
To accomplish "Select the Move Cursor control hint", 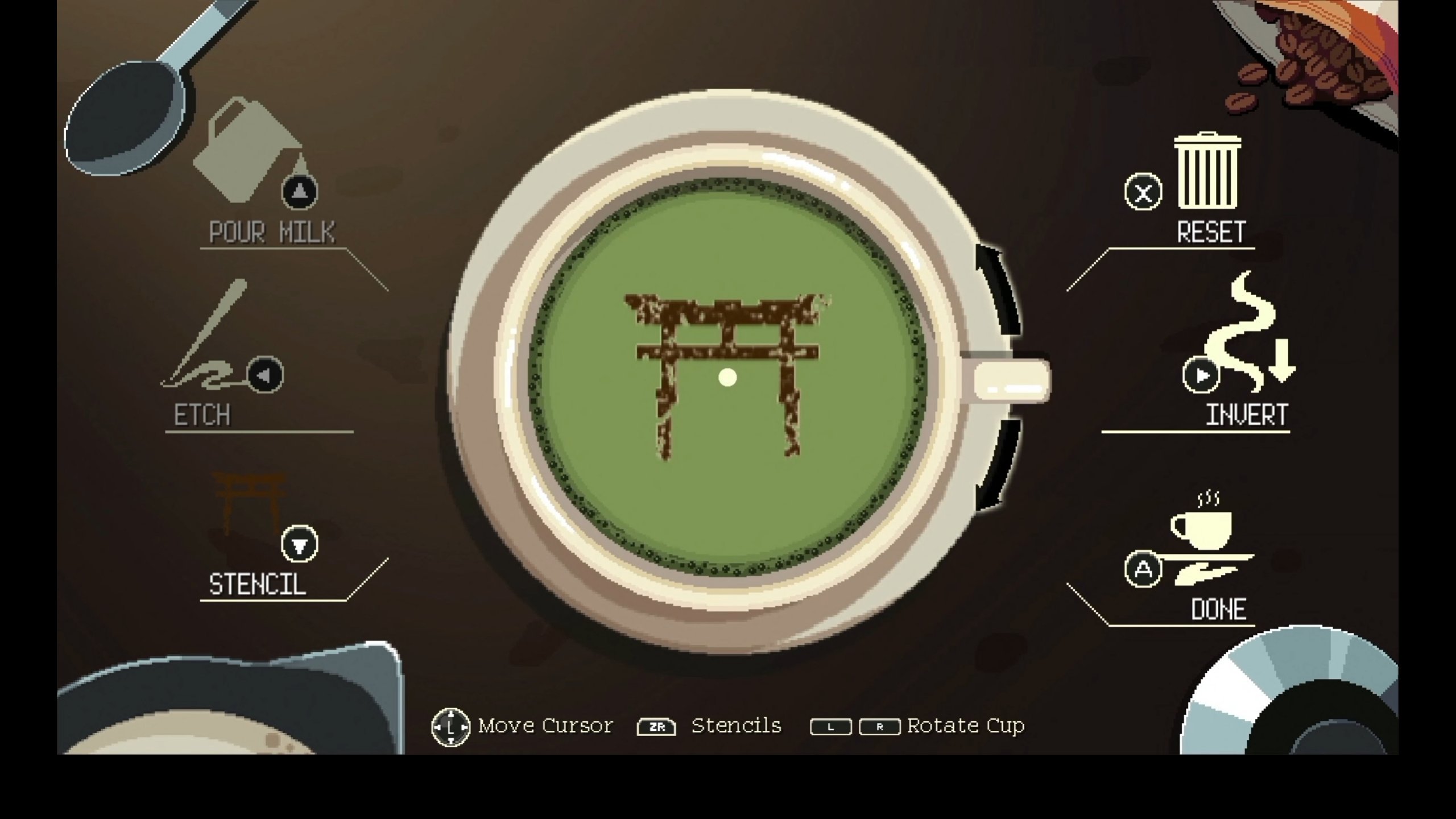I will coord(523,725).
